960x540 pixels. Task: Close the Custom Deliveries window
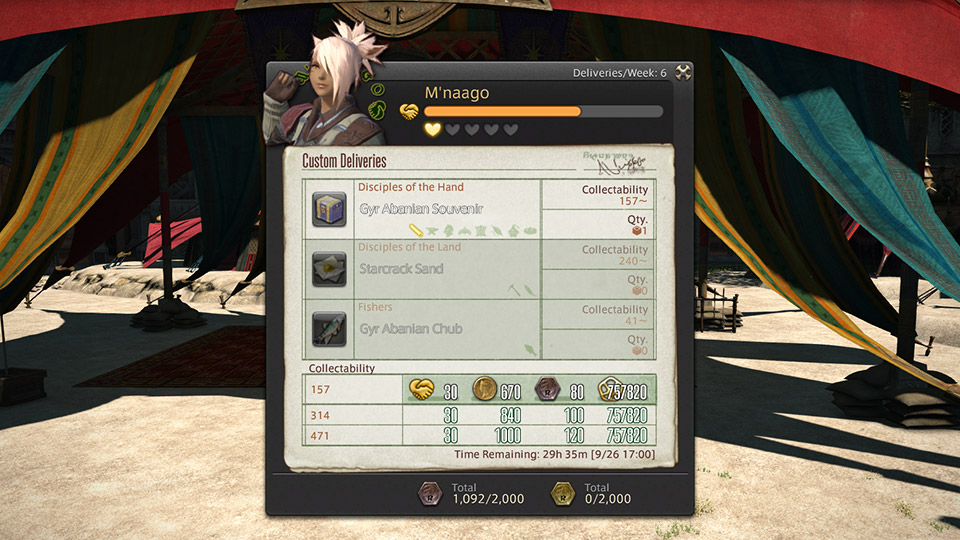click(x=683, y=72)
